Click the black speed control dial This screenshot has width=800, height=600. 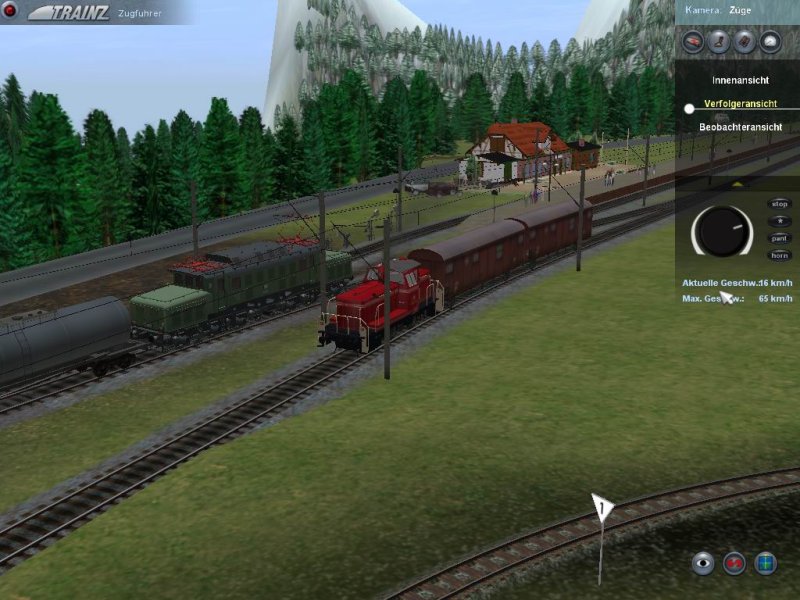pos(722,231)
